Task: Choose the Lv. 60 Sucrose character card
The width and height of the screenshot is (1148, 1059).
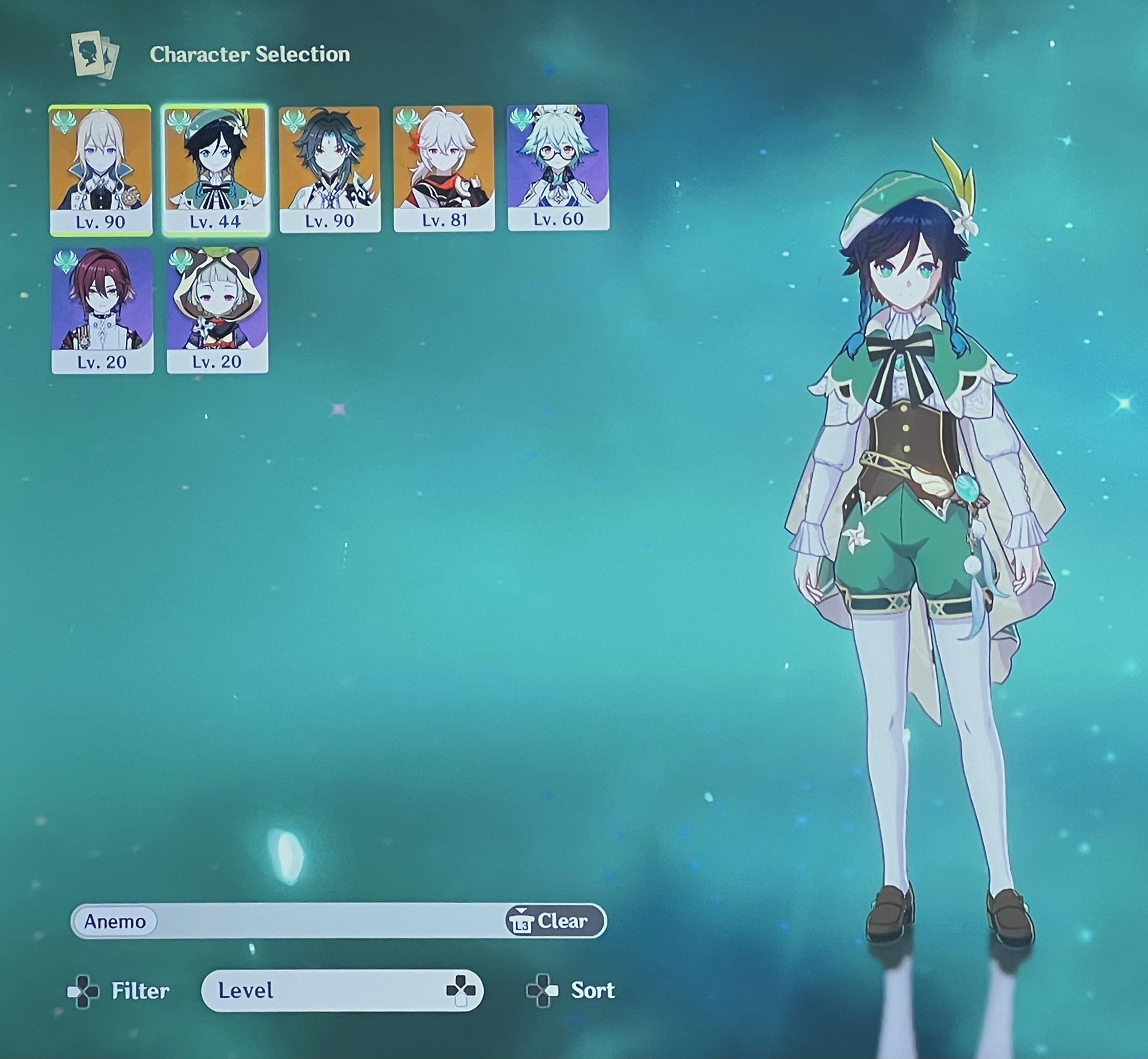Action: [558, 168]
